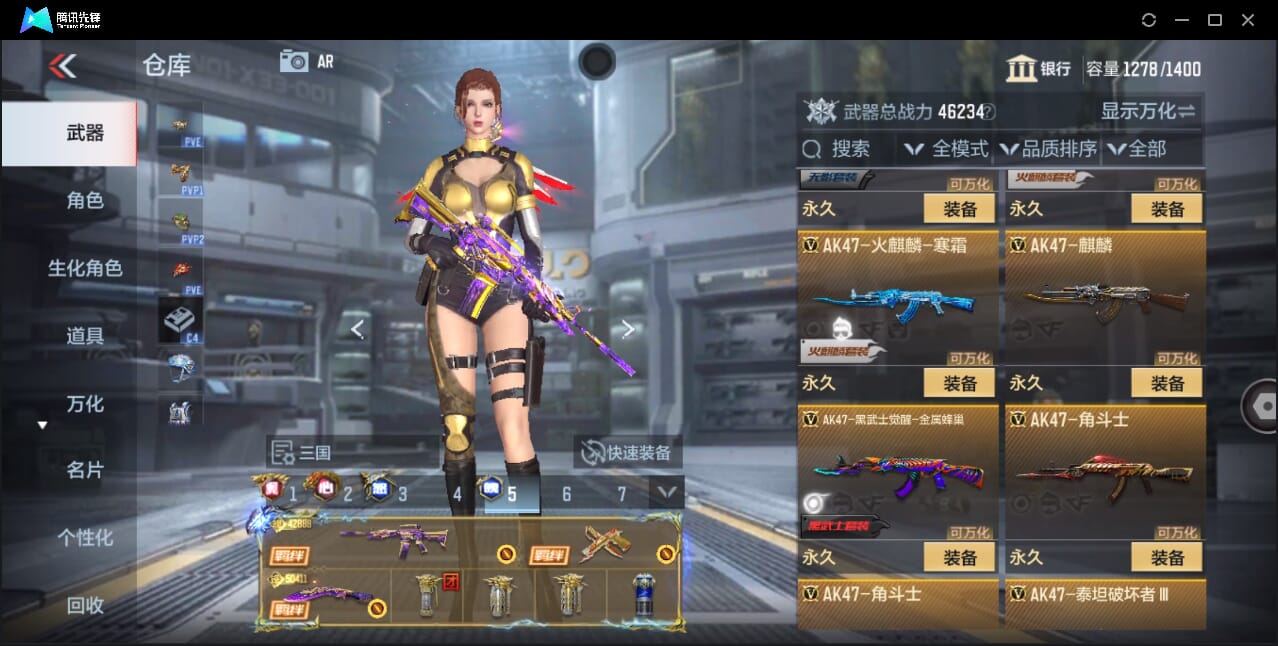Go to the 回收 recycle tab

85,605
